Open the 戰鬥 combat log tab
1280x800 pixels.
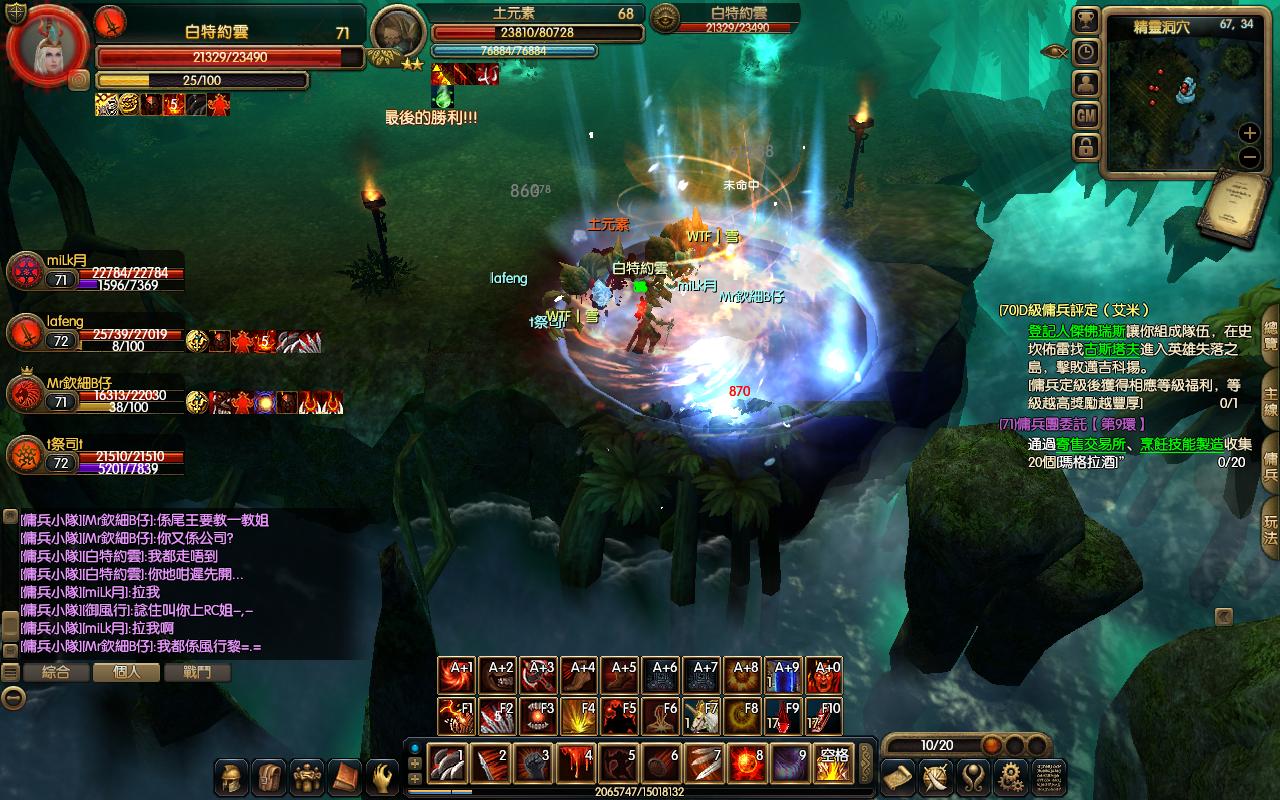[196, 673]
